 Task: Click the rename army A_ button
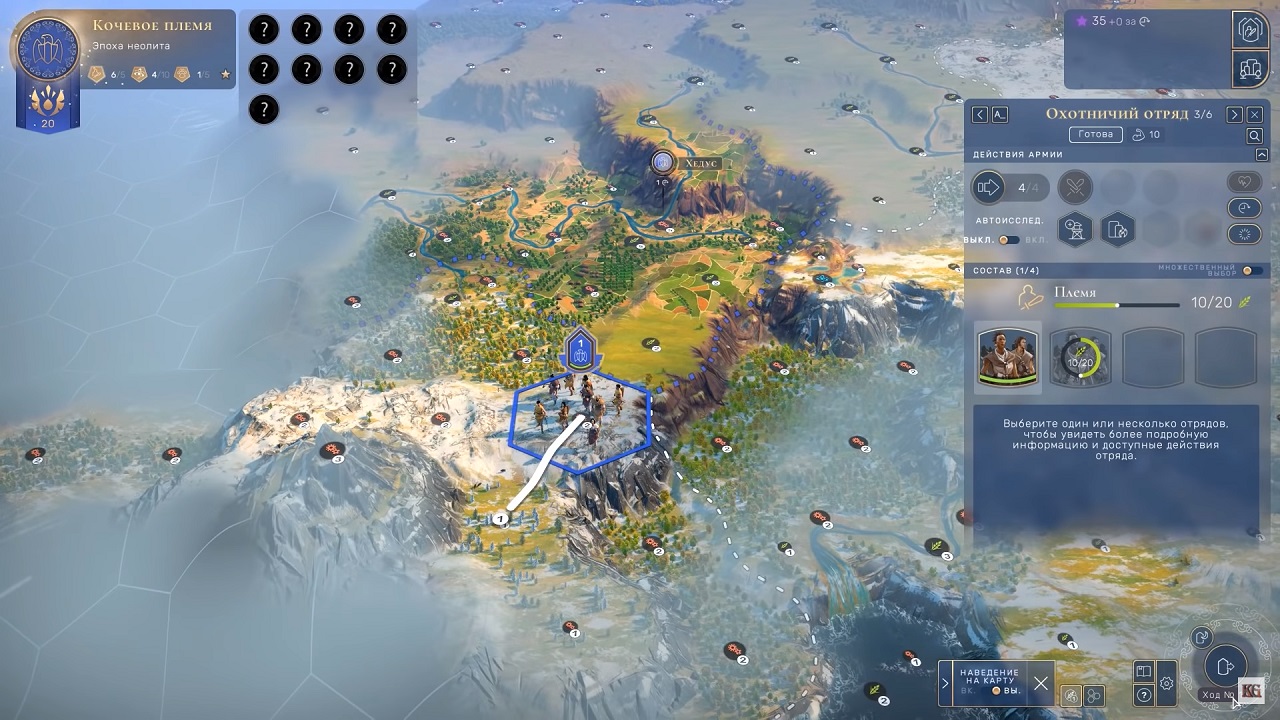pos(1000,115)
